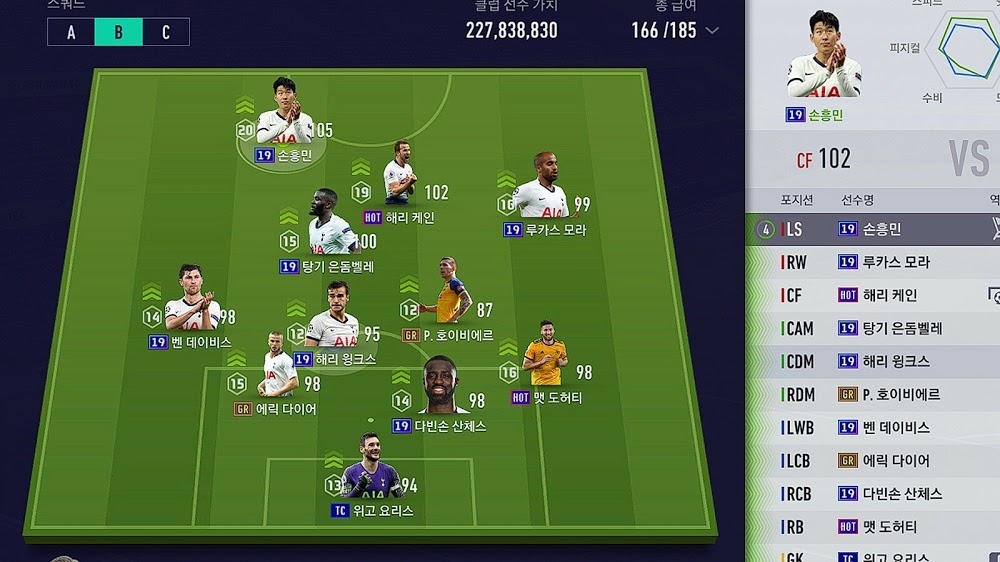Choose the CF 해리 케인 list row
Screen dimensions: 1000x562
[872, 295]
